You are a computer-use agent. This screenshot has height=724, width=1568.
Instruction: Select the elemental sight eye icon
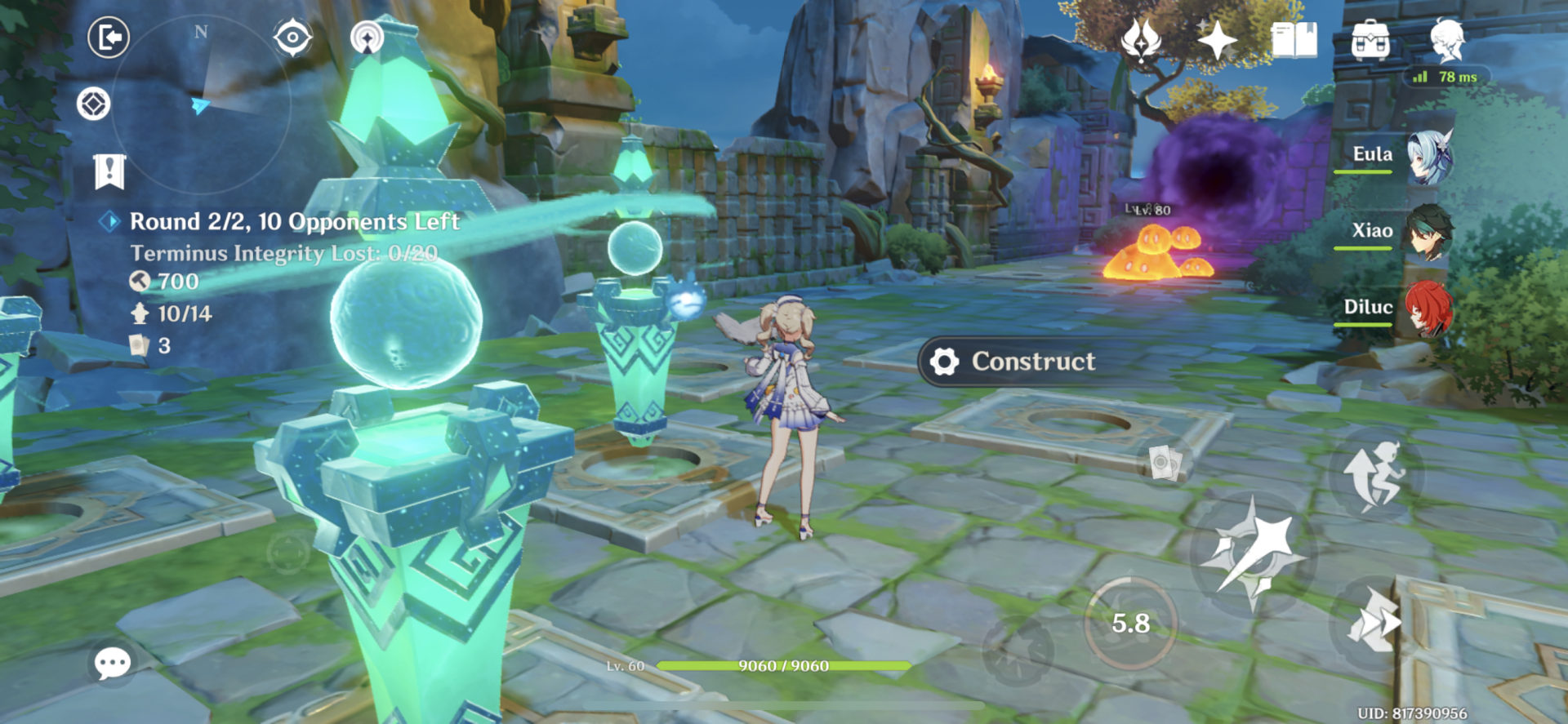click(294, 38)
